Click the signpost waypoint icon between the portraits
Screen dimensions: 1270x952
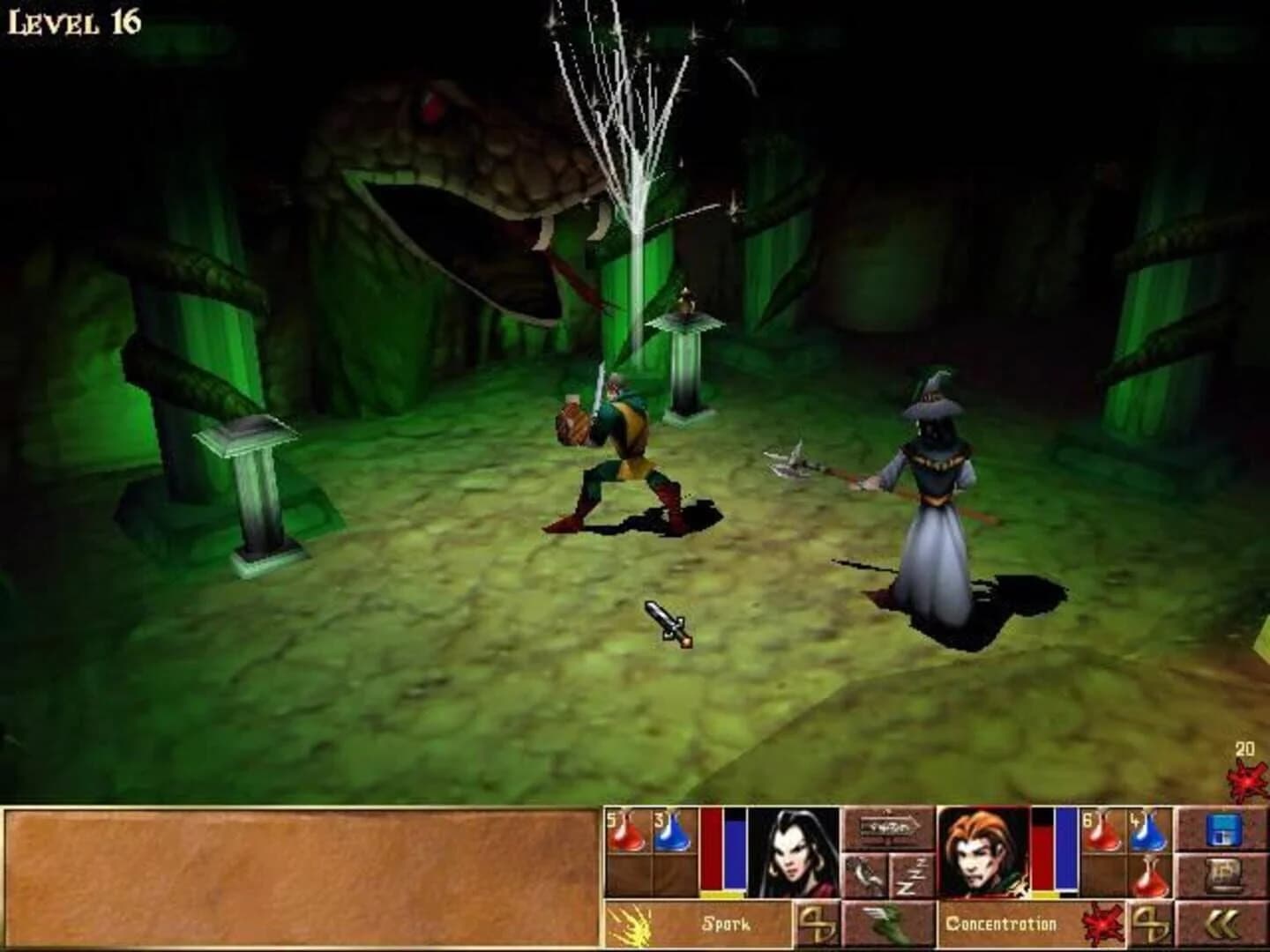point(887,827)
